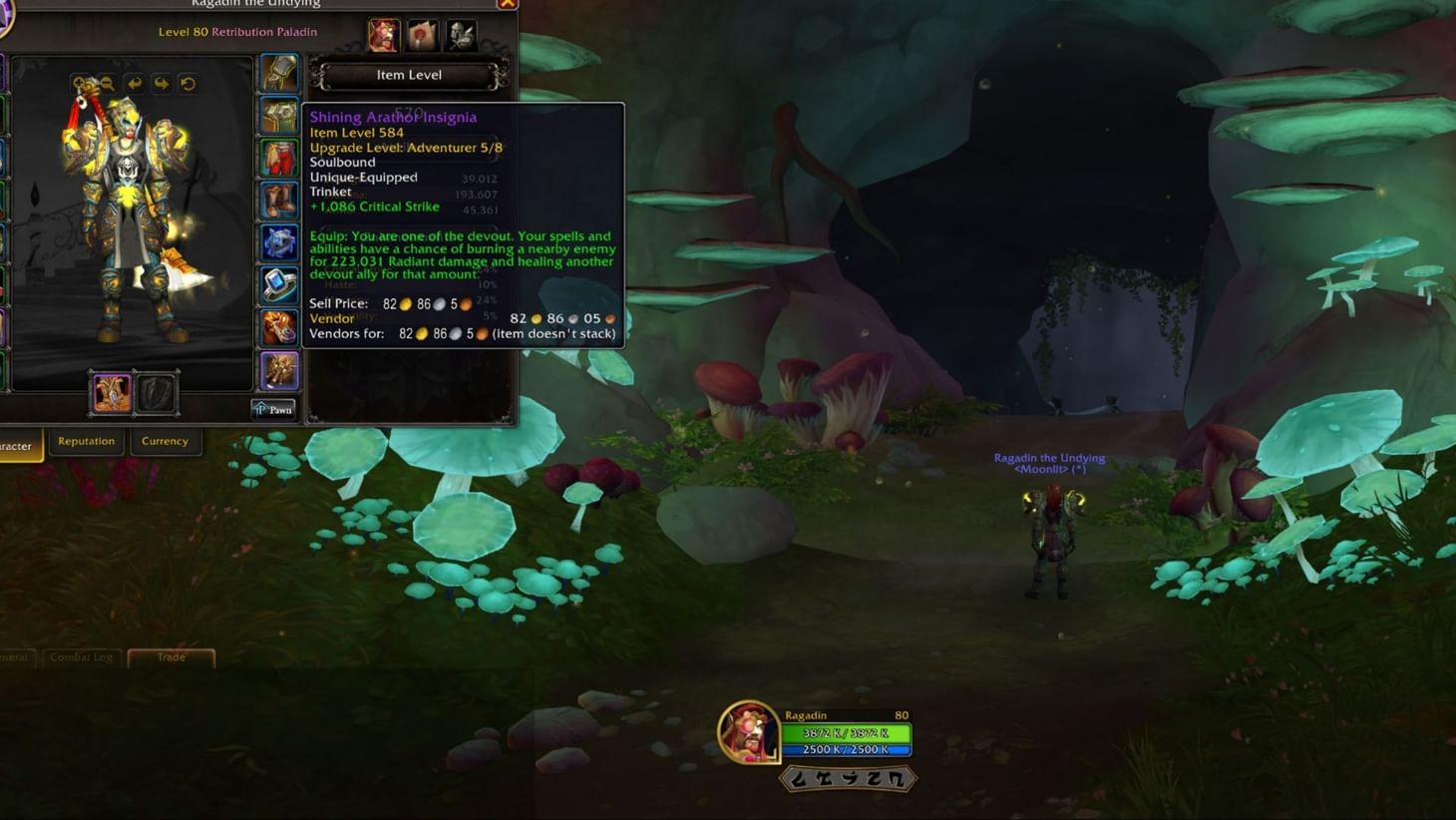
Task: Open the armor-and-swords icon at panel top
Action: pos(460,34)
